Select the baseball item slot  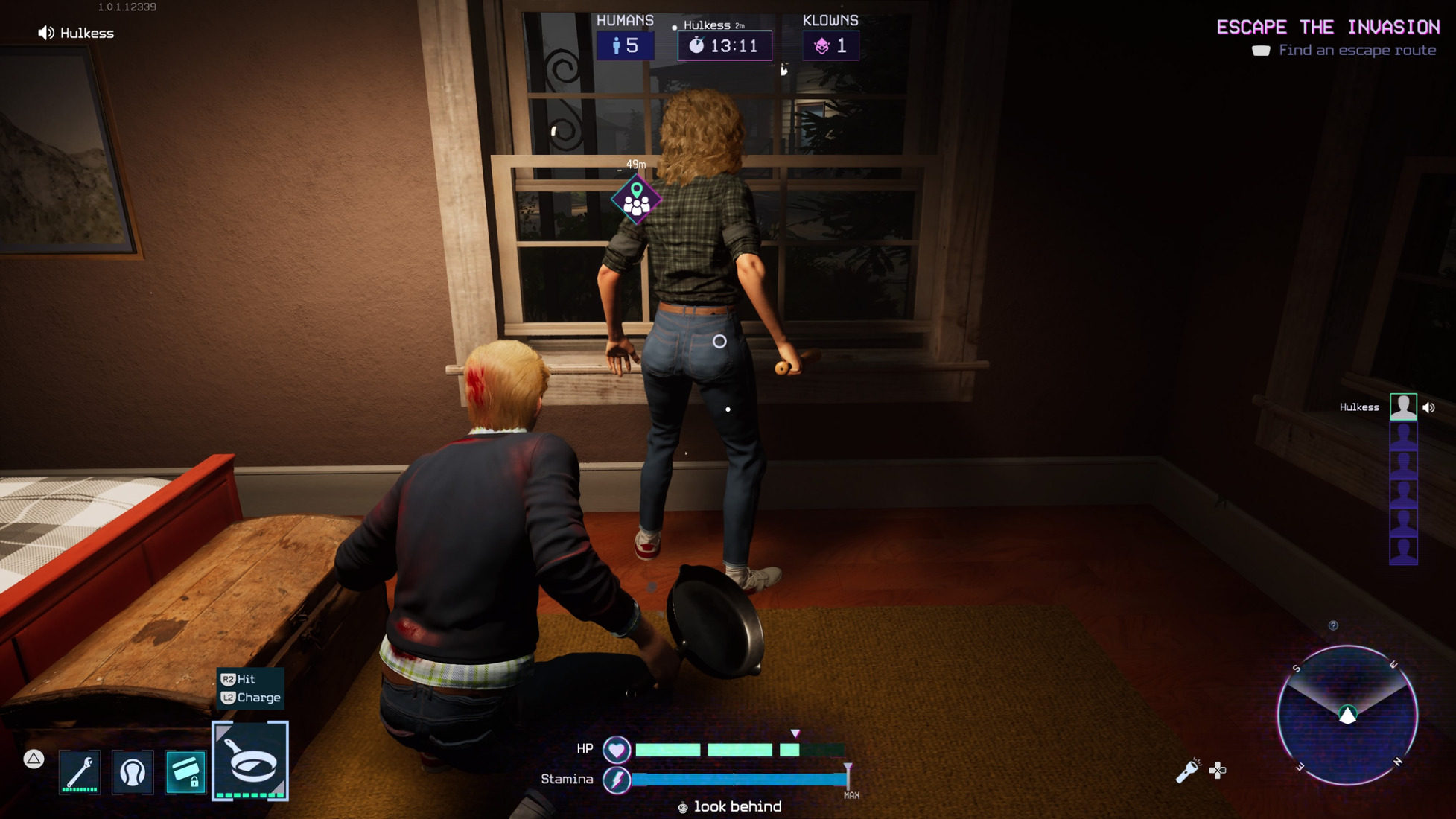tap(133, 771)
